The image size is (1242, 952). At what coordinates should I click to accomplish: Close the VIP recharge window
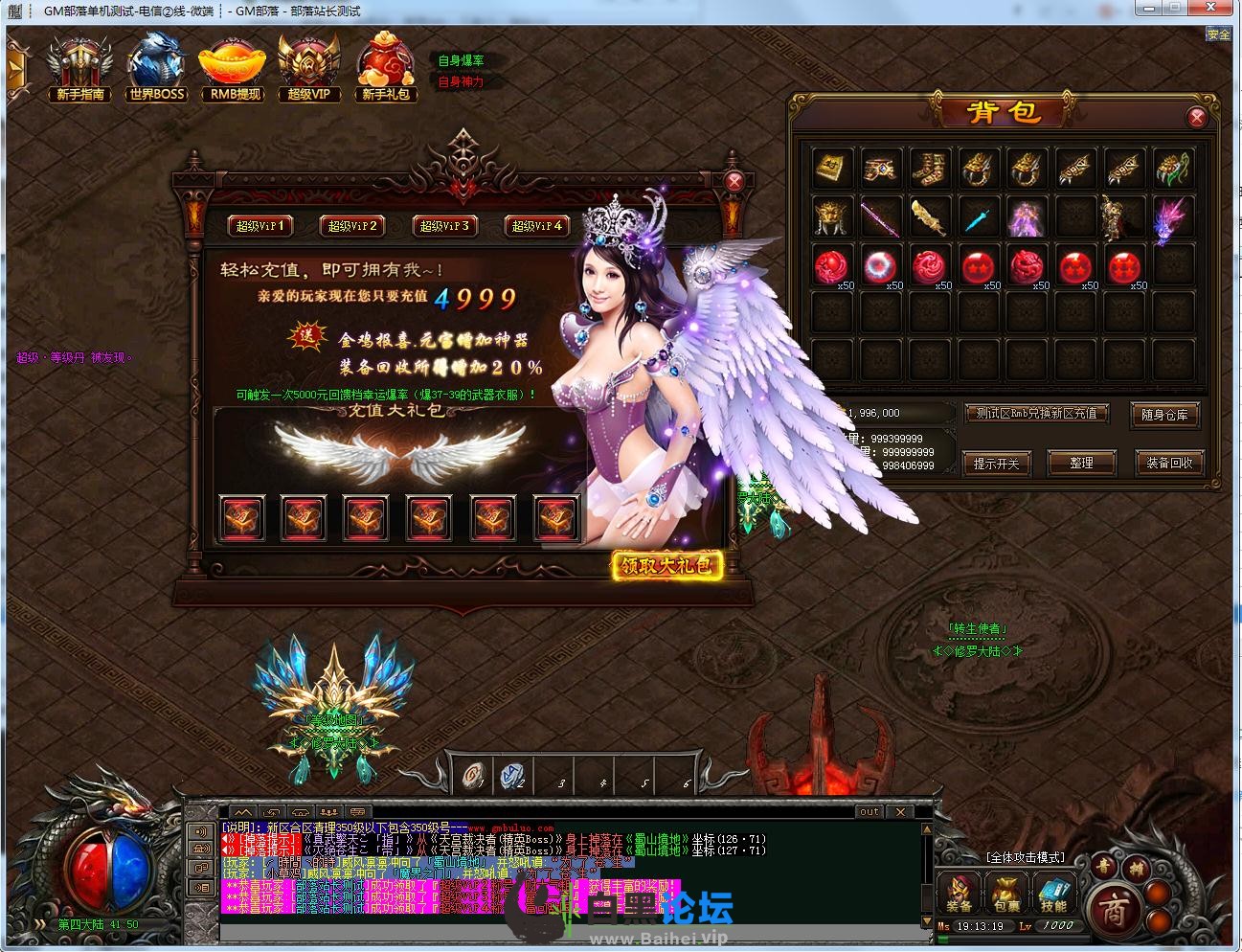point(734,182)
